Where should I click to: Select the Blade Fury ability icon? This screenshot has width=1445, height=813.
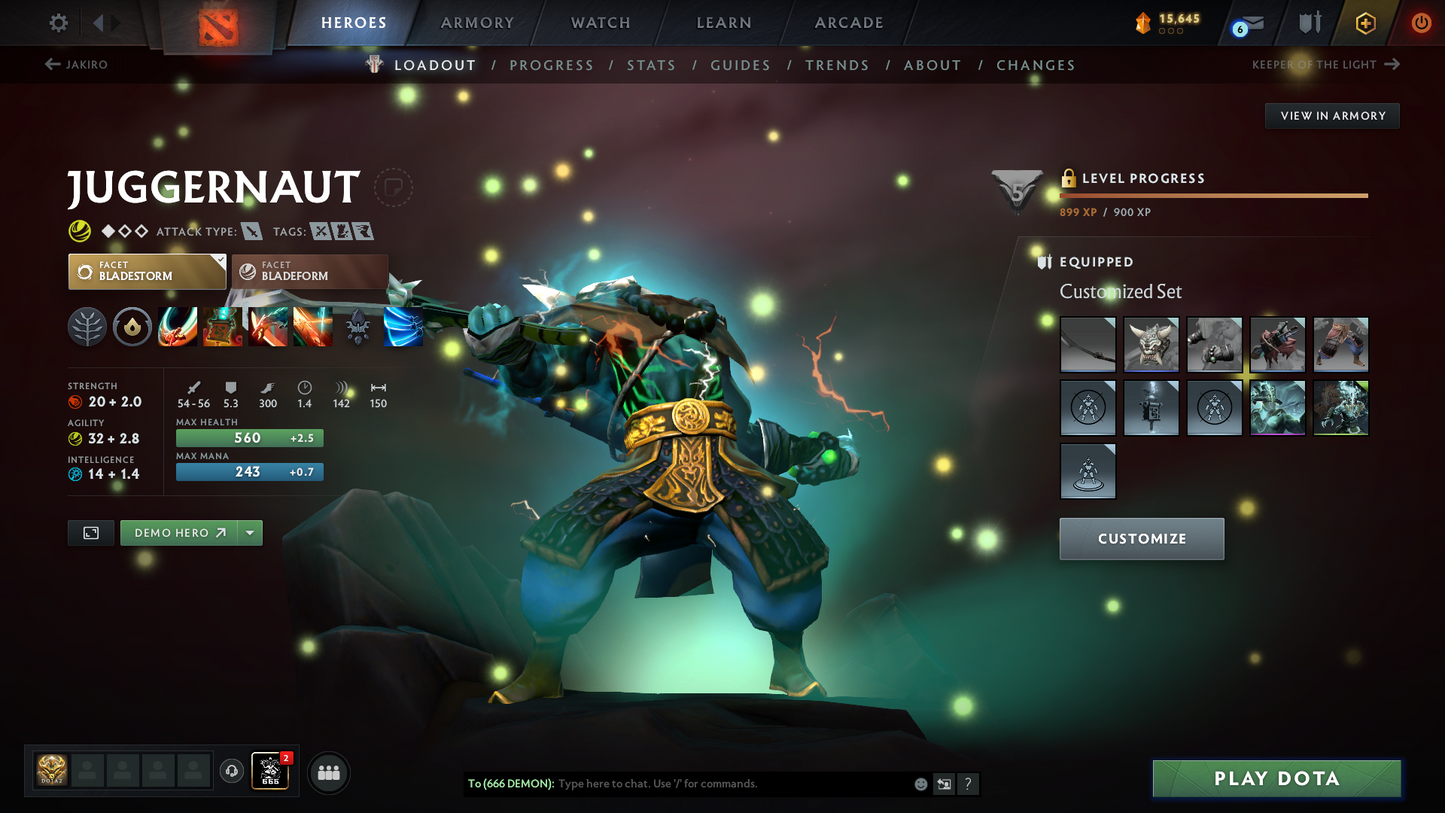point(178,326)
